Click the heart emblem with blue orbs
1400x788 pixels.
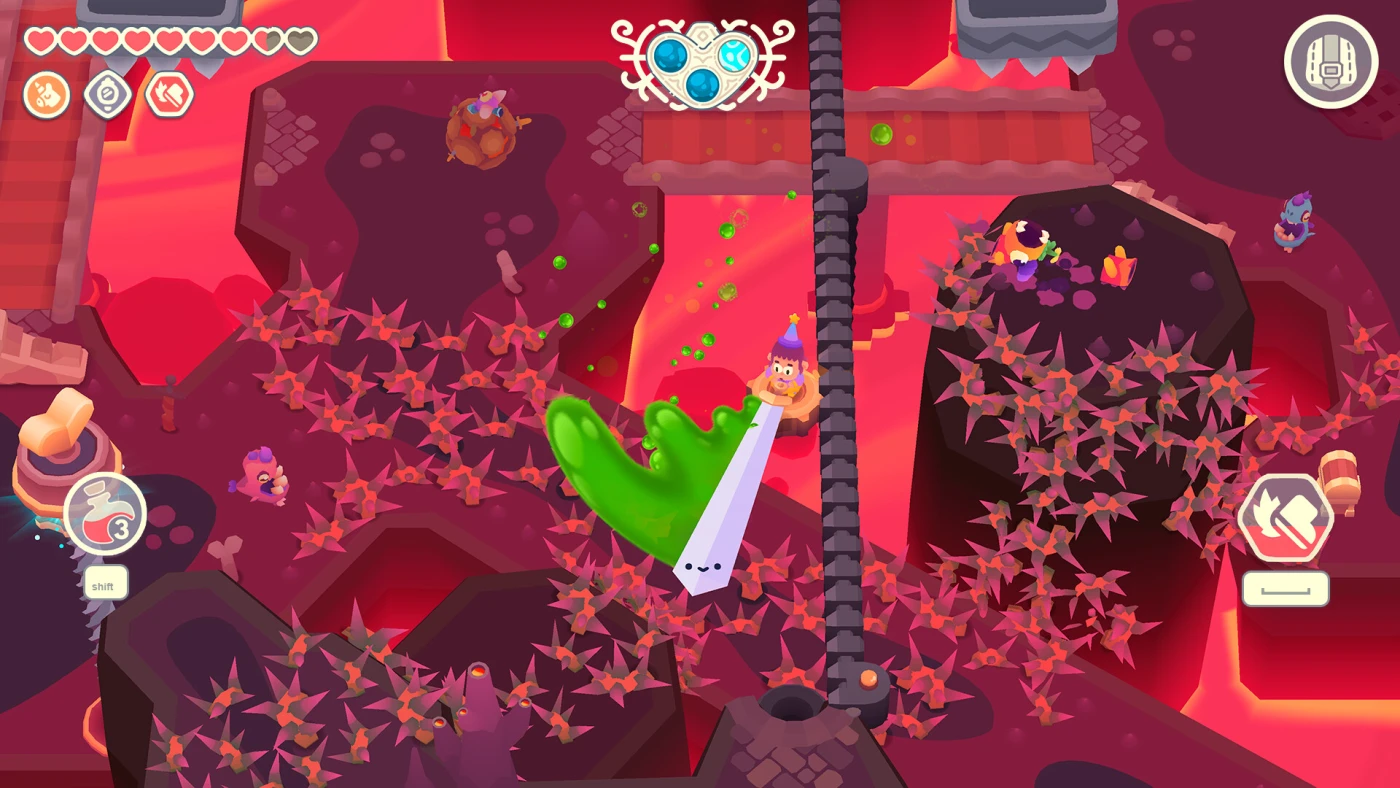coord(703,63)
